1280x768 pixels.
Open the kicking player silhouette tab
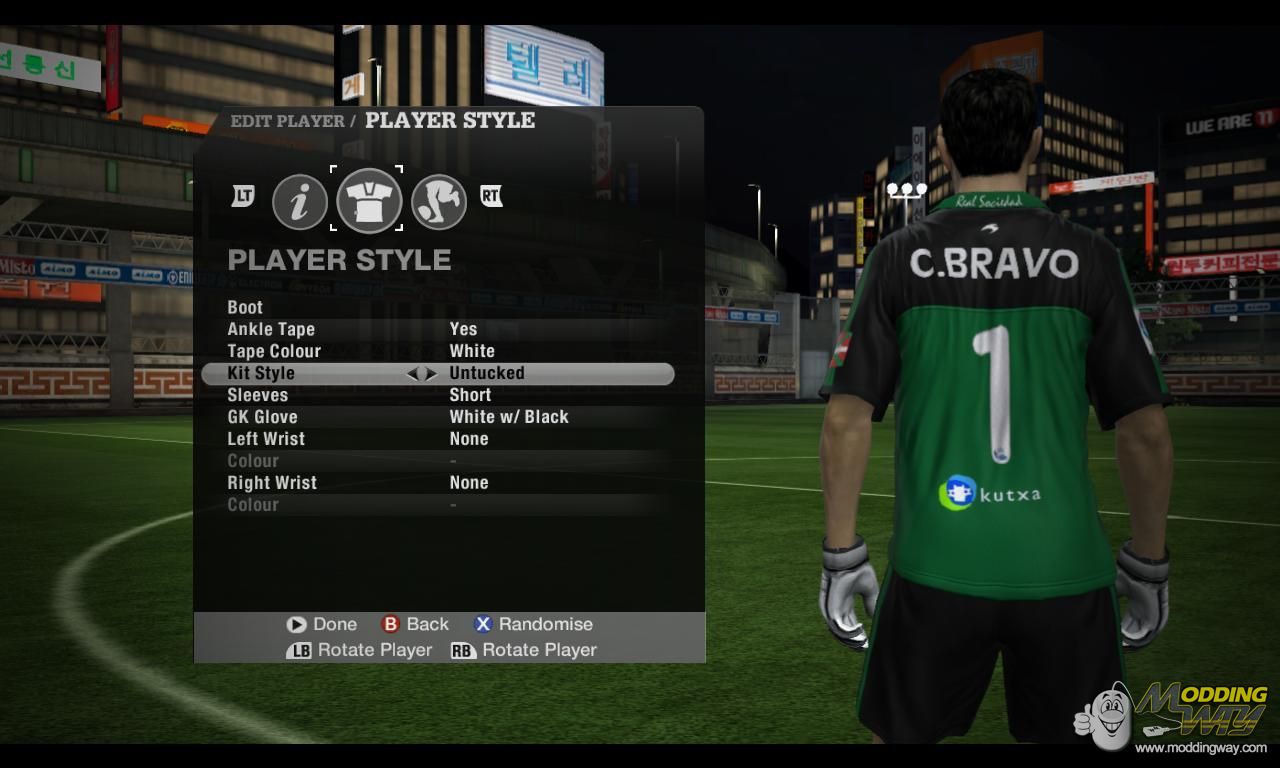click(439, 202)
